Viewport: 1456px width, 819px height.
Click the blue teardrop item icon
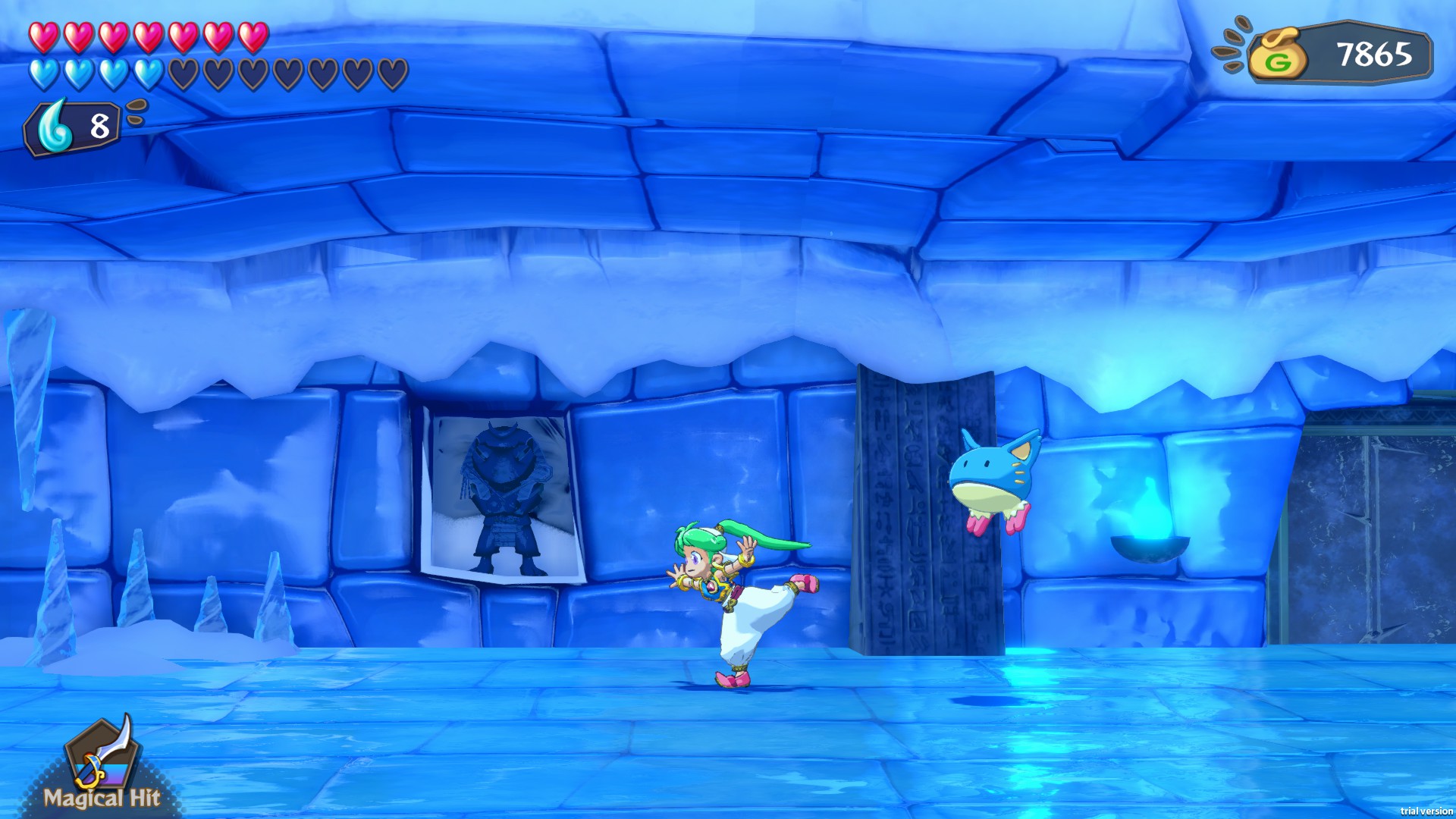click(55, 127)
